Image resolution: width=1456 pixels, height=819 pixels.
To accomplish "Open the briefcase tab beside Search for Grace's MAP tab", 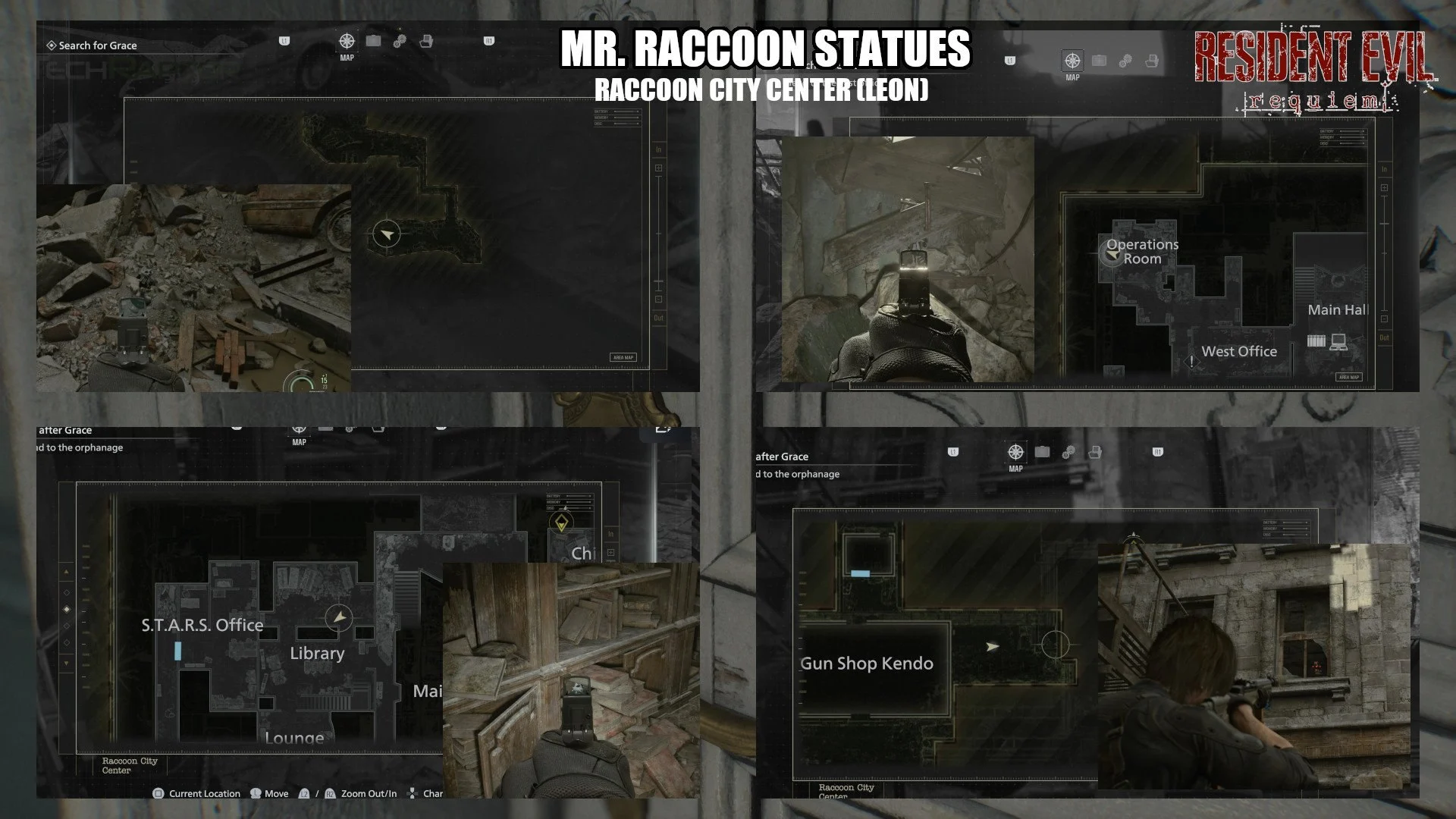I will (373, 41).
